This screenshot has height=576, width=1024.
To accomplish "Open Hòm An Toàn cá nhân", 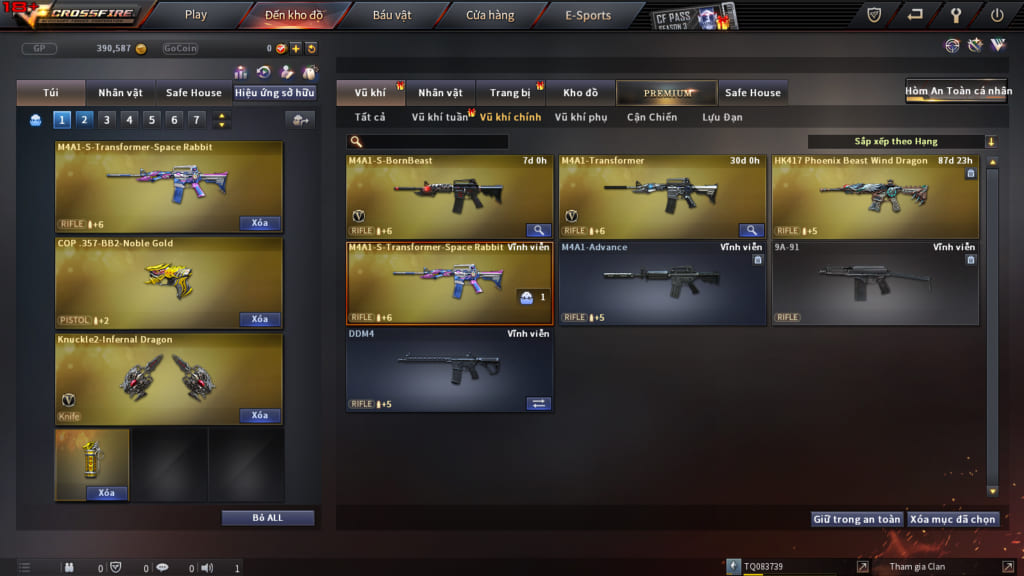I will [x=959, y=91].
